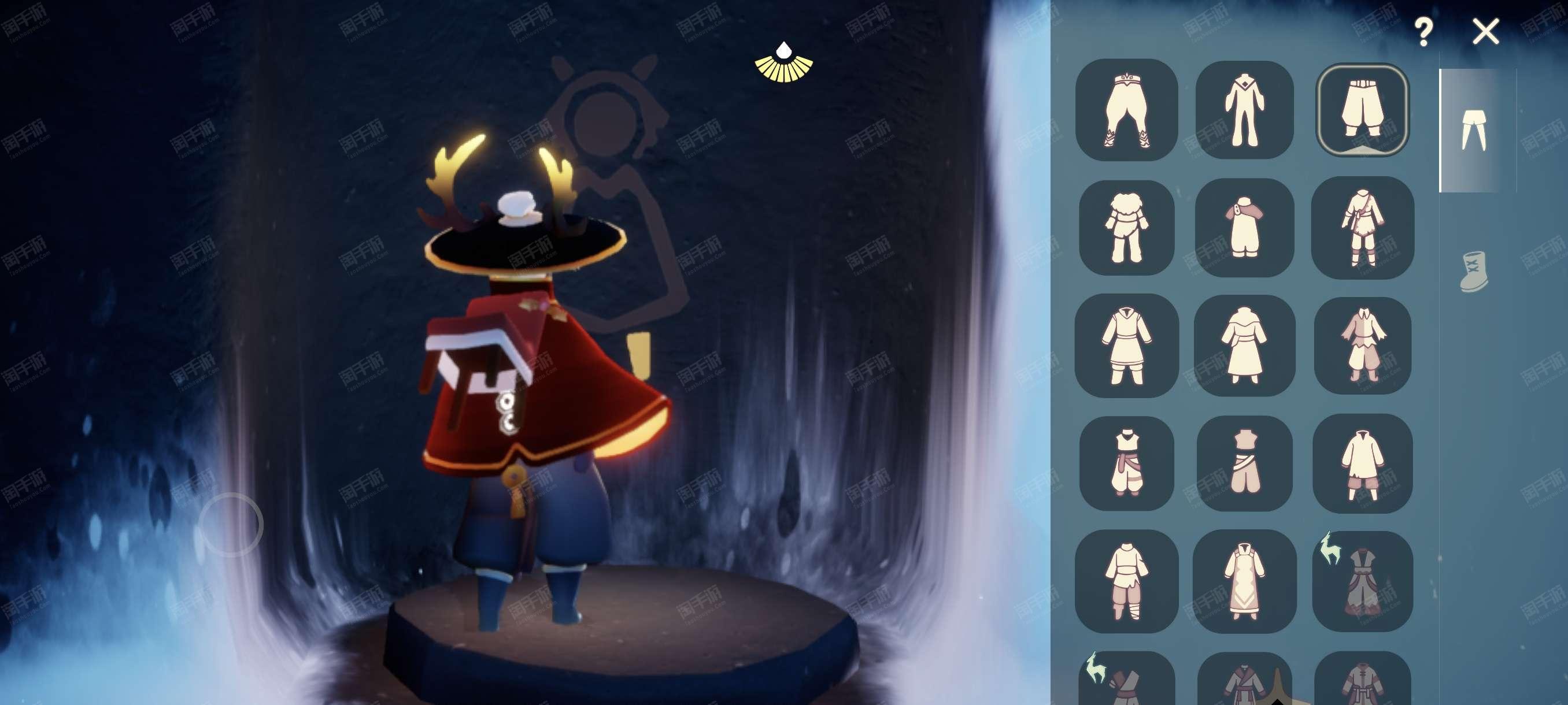Image resolution: width=1568 pixels, height=705 pixels.
Task: Select the highlighted belted puffy pants
Action: (1362, 110)
